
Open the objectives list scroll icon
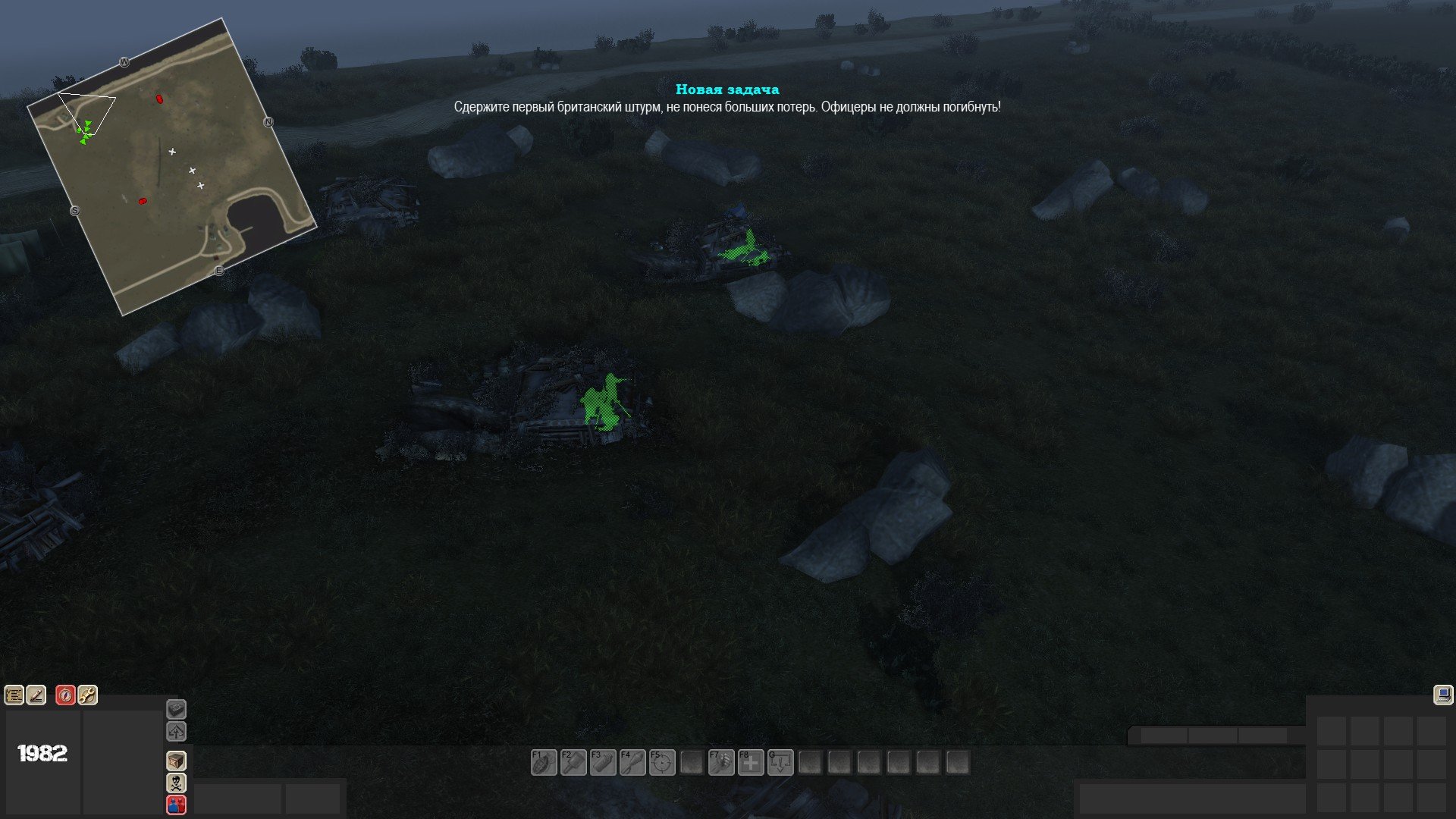tap(14, 695)
